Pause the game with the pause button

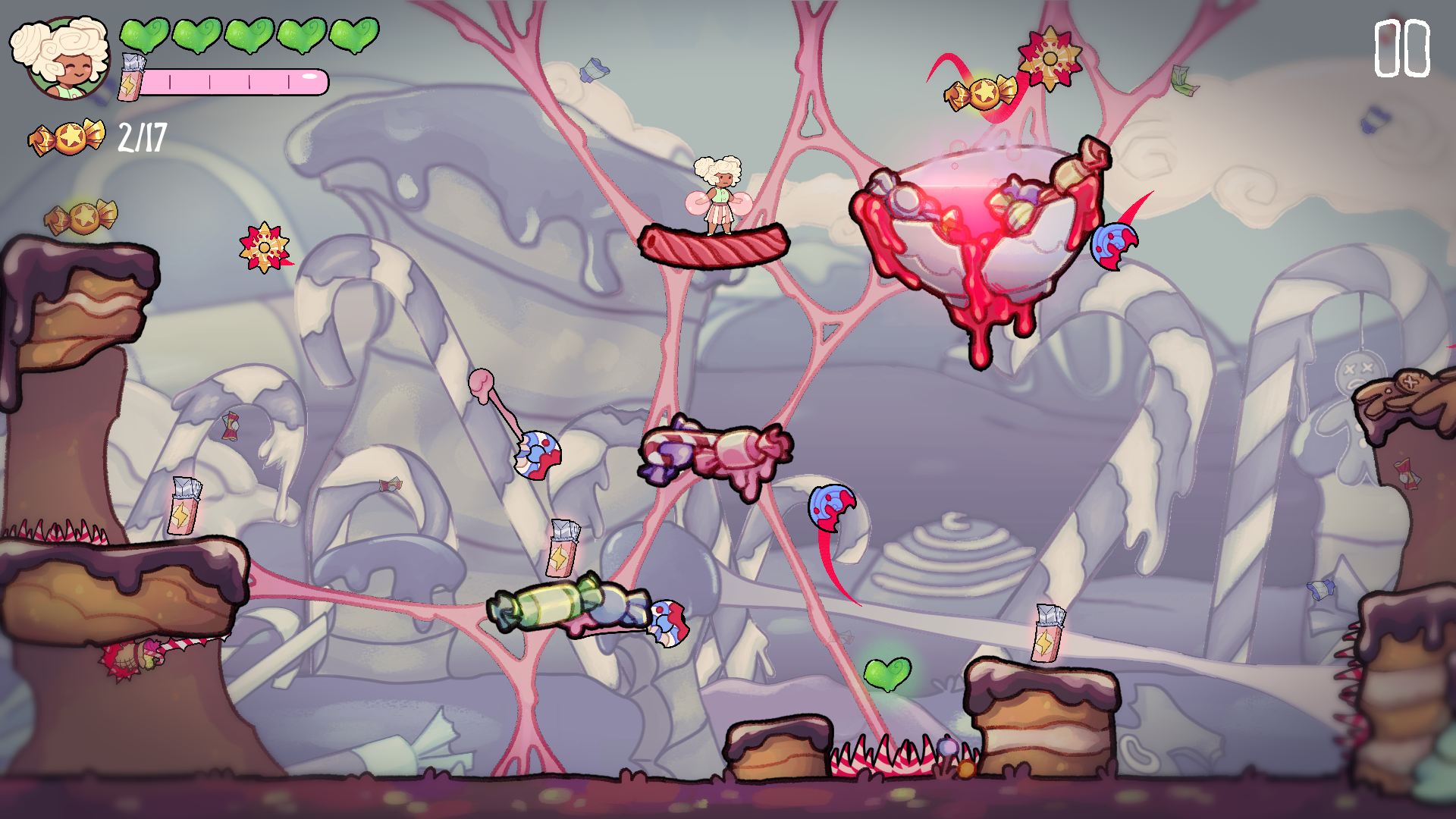(x=1401, y=49)
